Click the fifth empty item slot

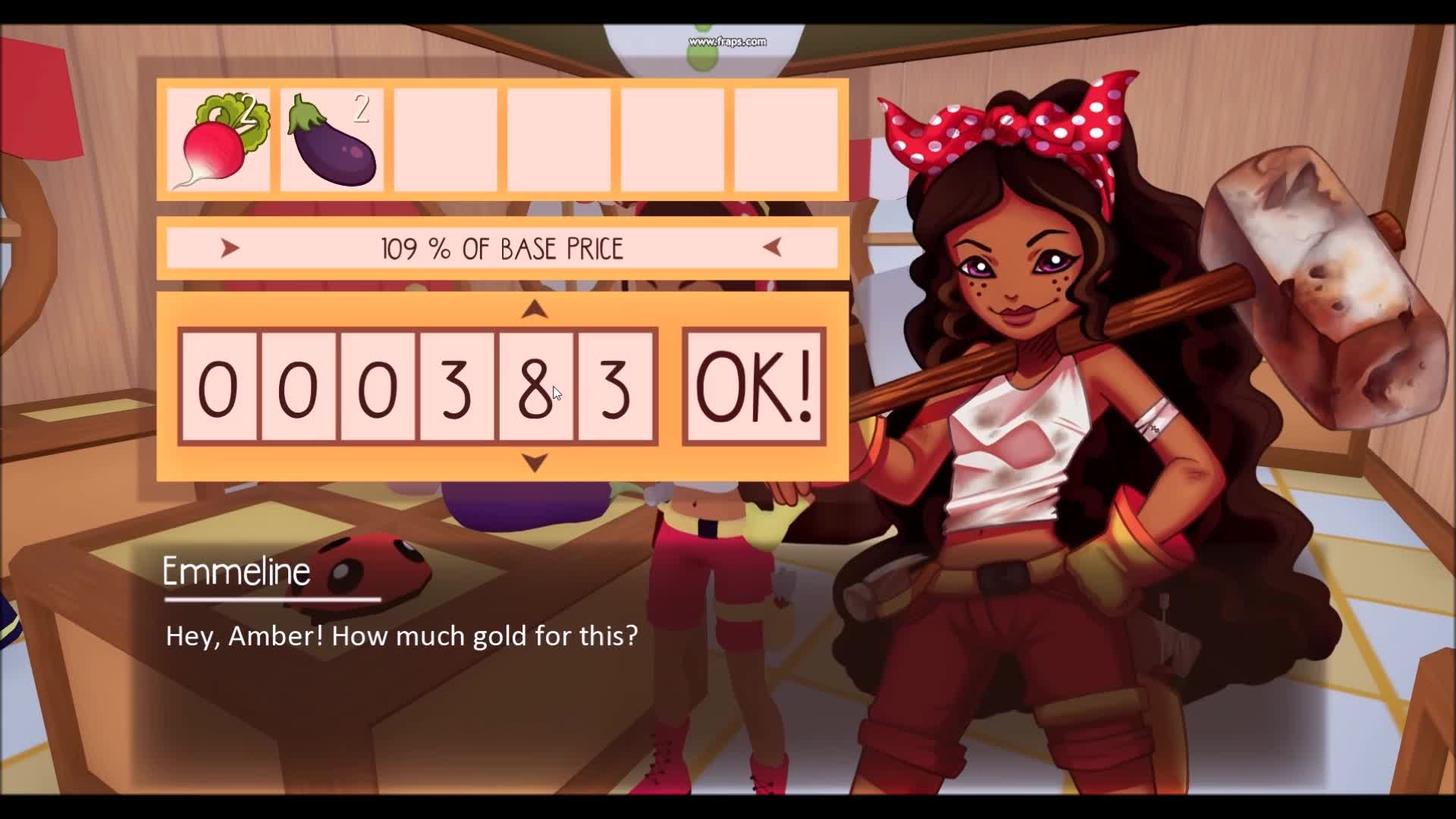coord(675,140)
